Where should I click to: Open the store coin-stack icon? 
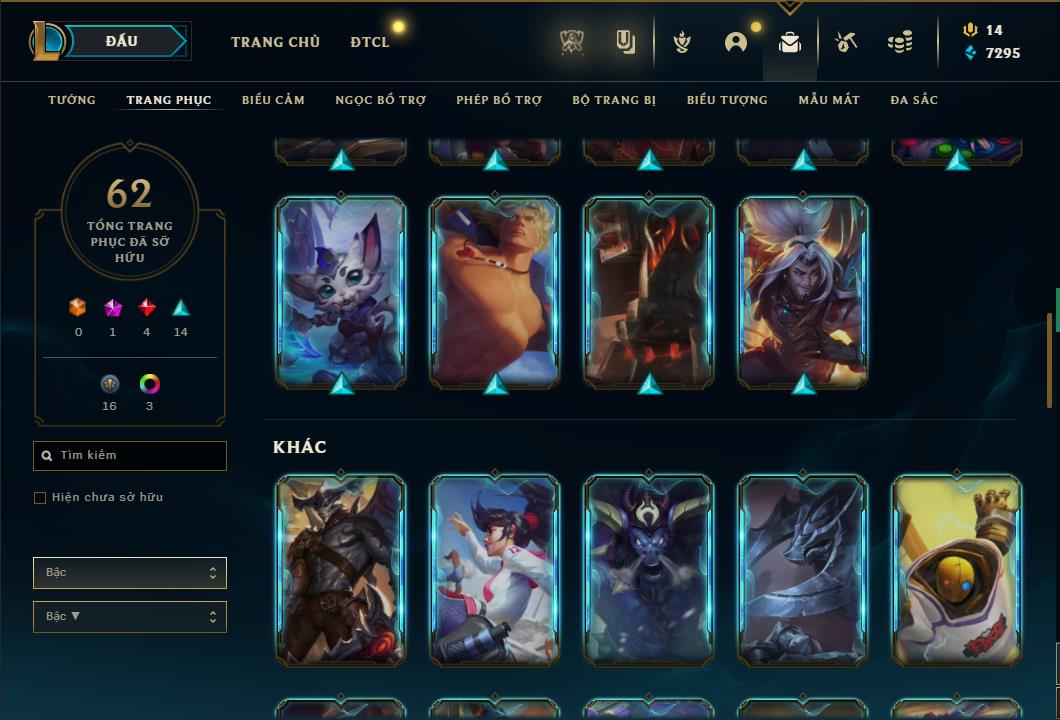[900, 42]
